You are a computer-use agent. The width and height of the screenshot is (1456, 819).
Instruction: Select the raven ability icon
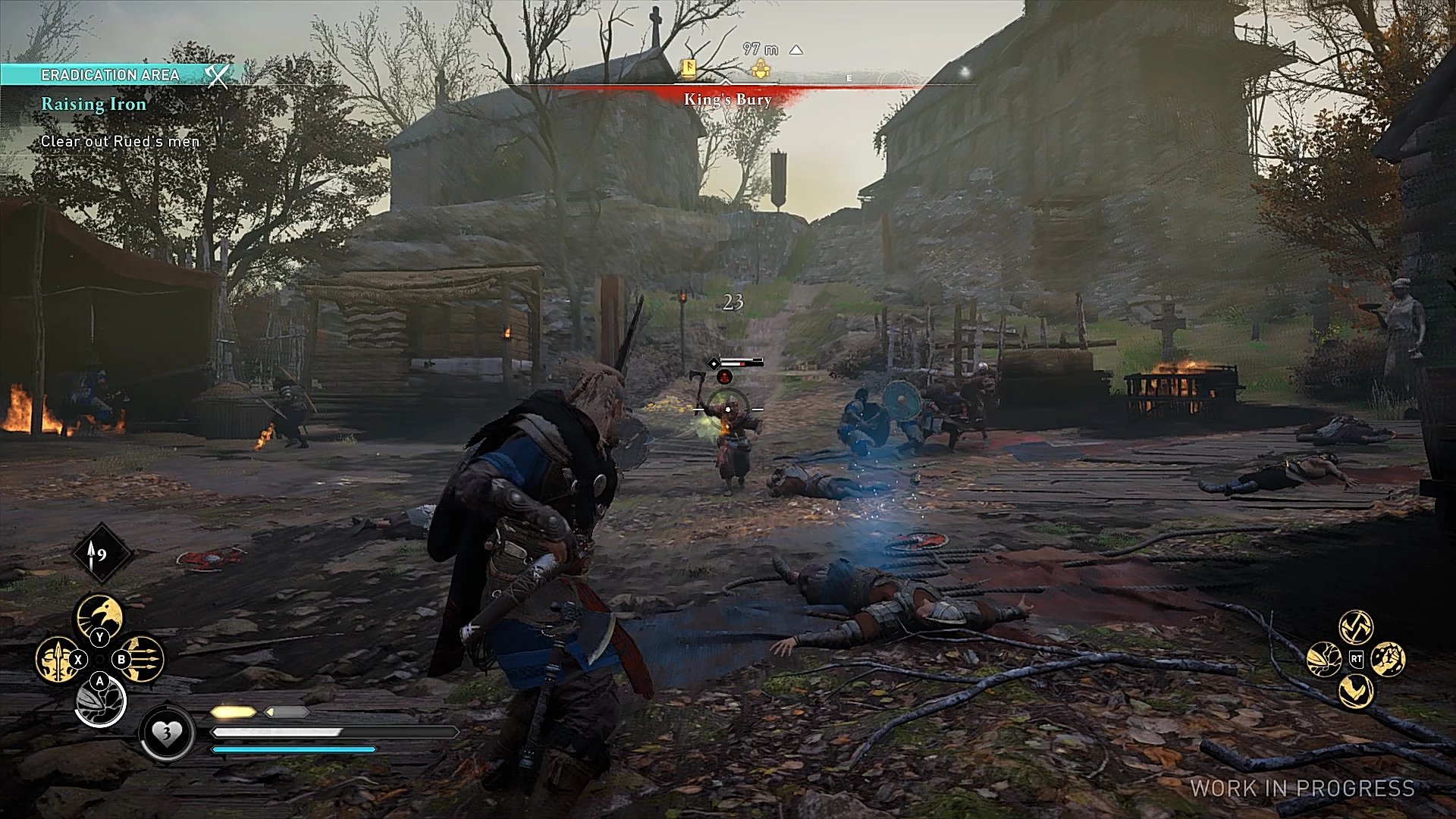tap(100, 616)
